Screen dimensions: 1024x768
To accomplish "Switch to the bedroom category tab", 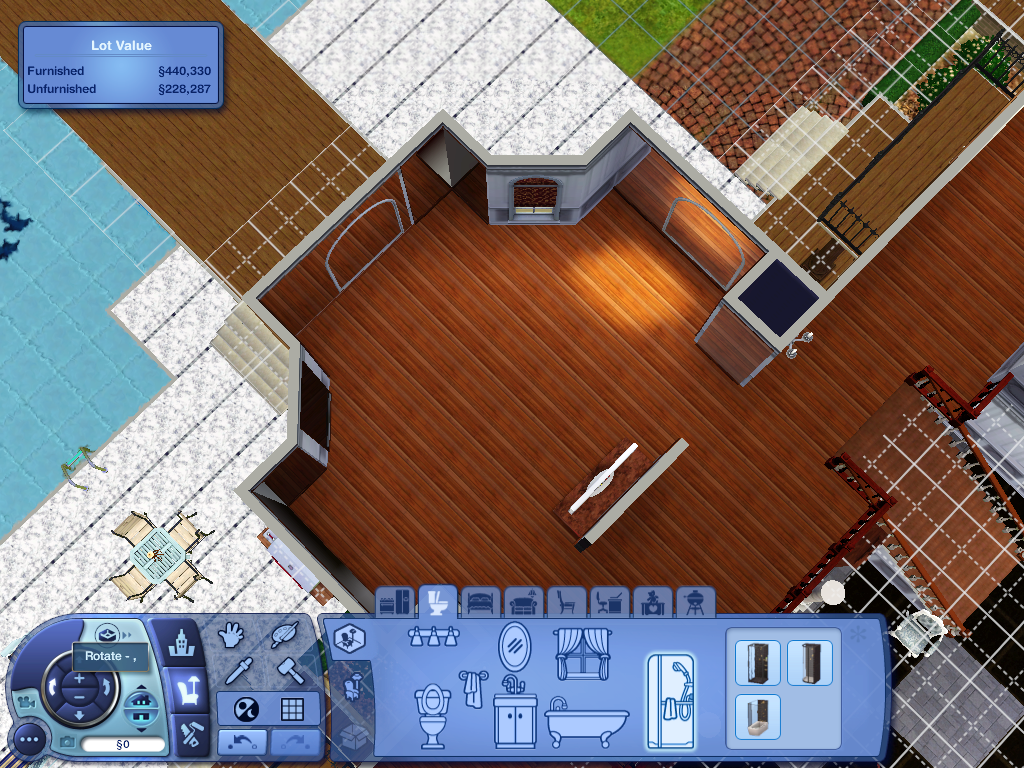I will [481, 603].
